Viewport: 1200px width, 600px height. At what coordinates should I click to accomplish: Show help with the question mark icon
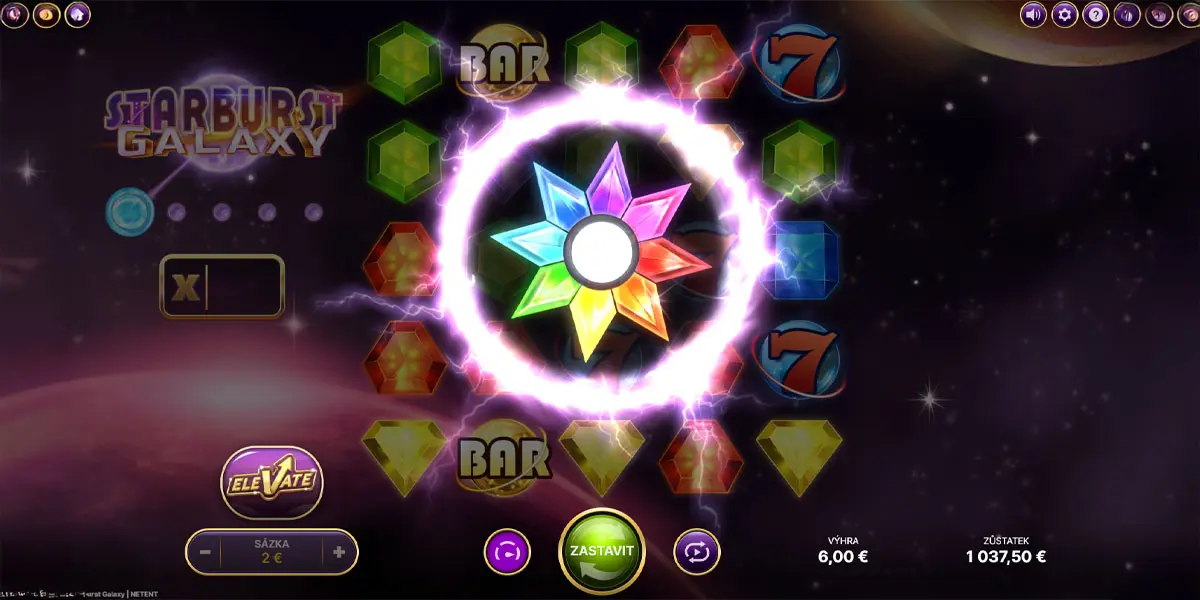tap(1095, 15)
